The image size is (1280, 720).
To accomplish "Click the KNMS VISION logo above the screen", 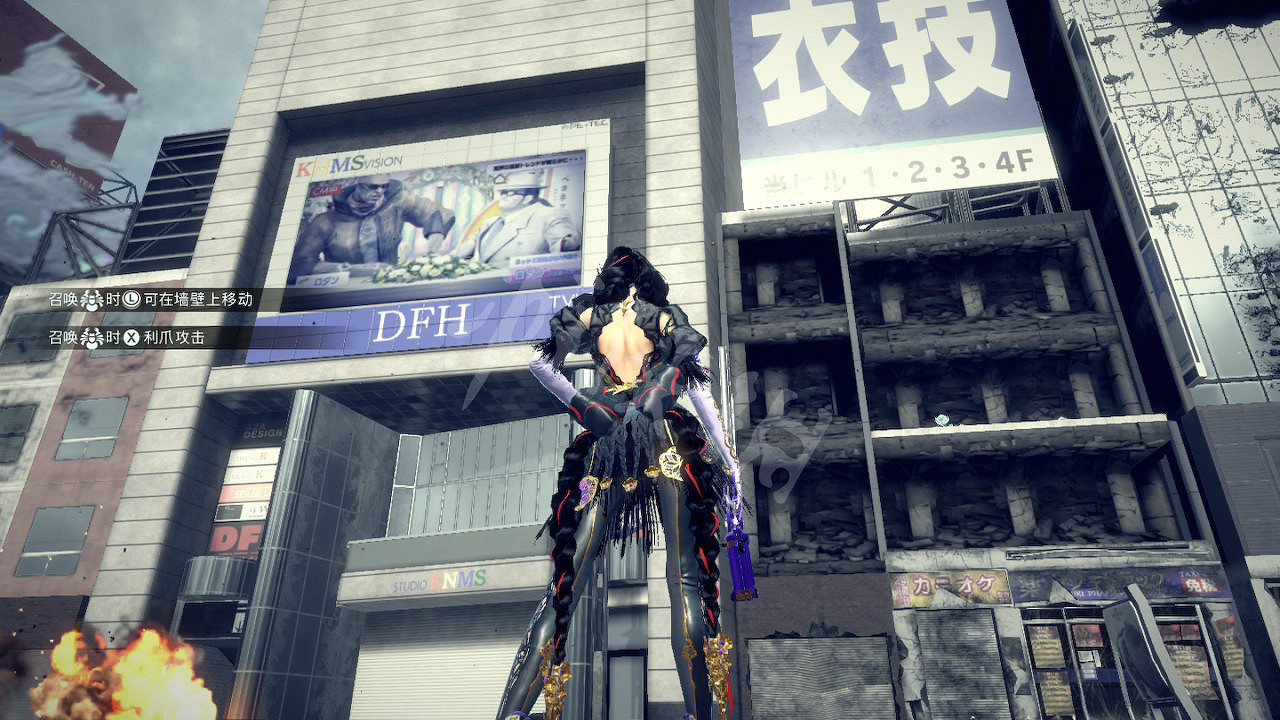I will pyautogui.click(x=348, y=161).
